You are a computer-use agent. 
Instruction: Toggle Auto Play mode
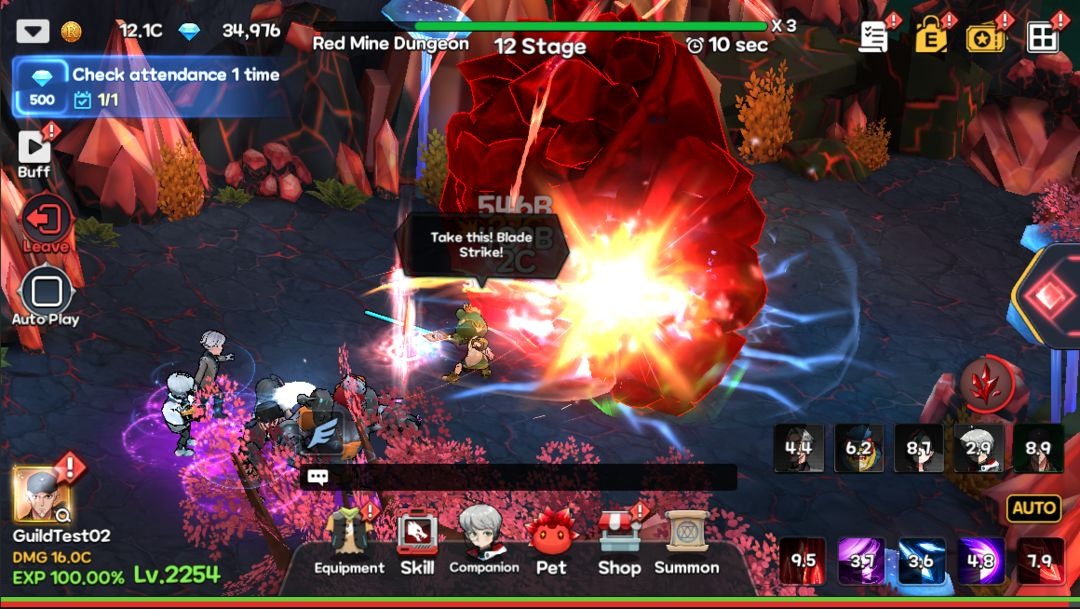[x=46, y=296]
